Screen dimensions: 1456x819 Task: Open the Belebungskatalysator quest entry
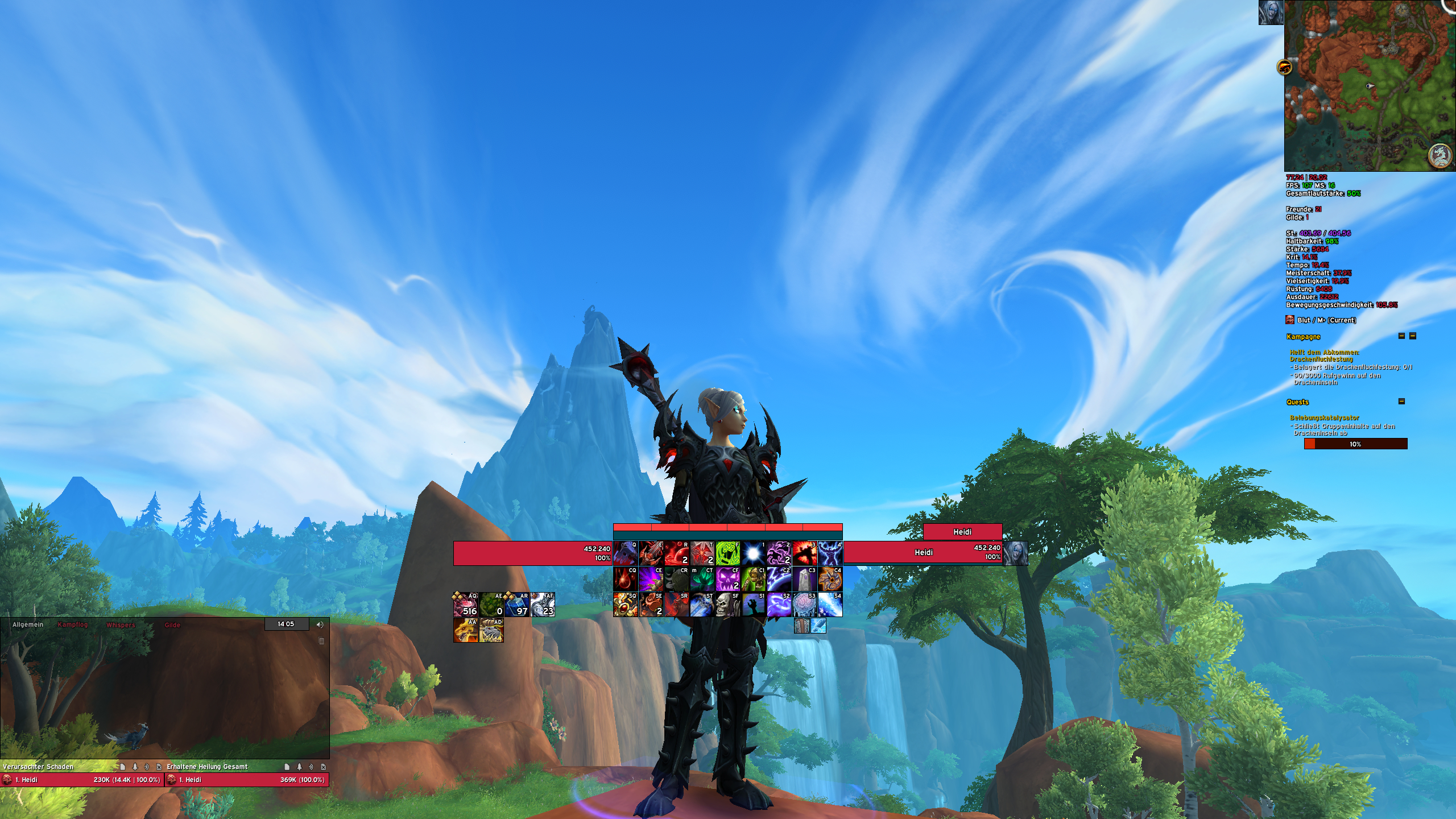point(1325,417)
